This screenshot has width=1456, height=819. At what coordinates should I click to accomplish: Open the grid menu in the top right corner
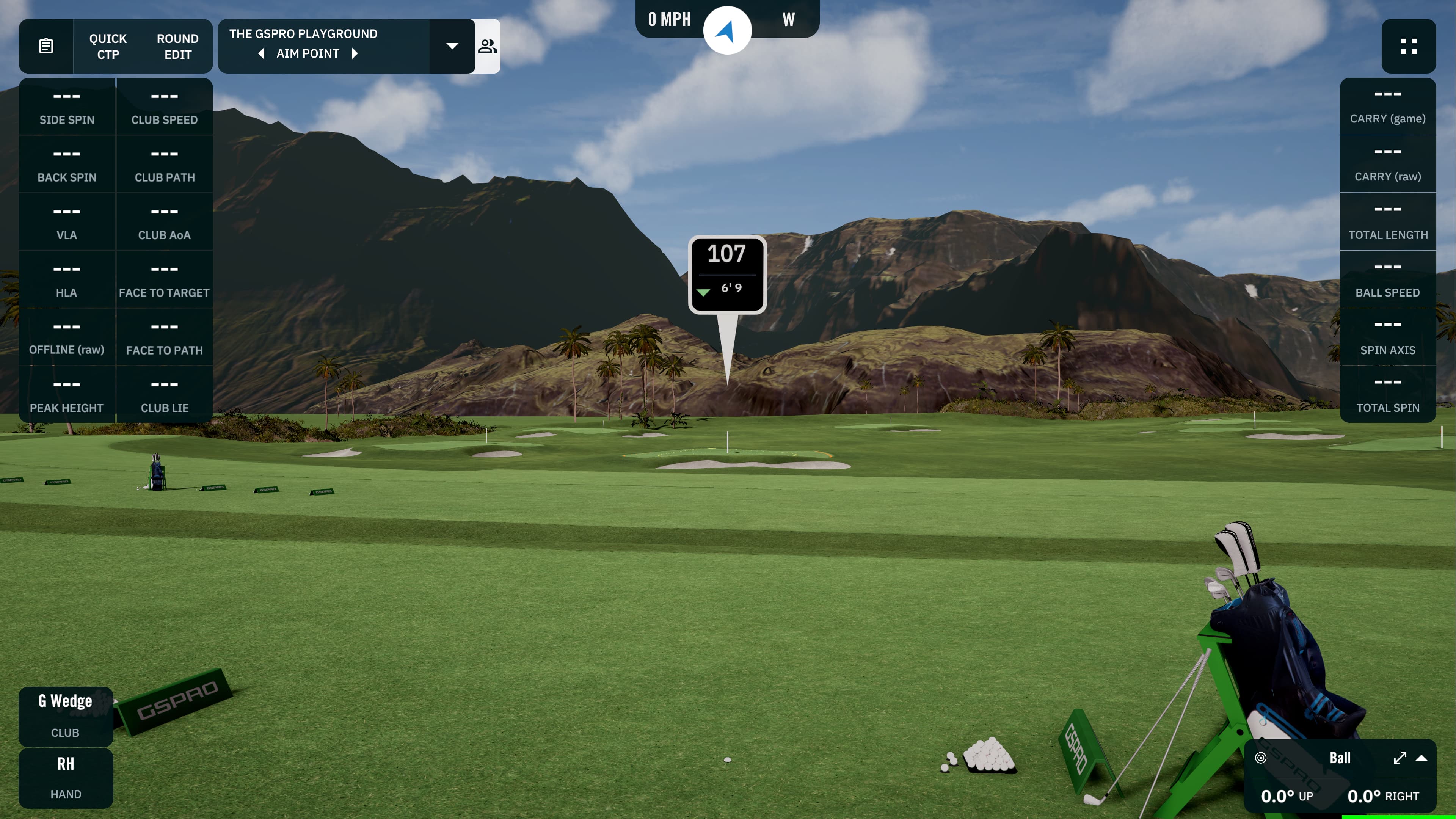coord(1409,46)
